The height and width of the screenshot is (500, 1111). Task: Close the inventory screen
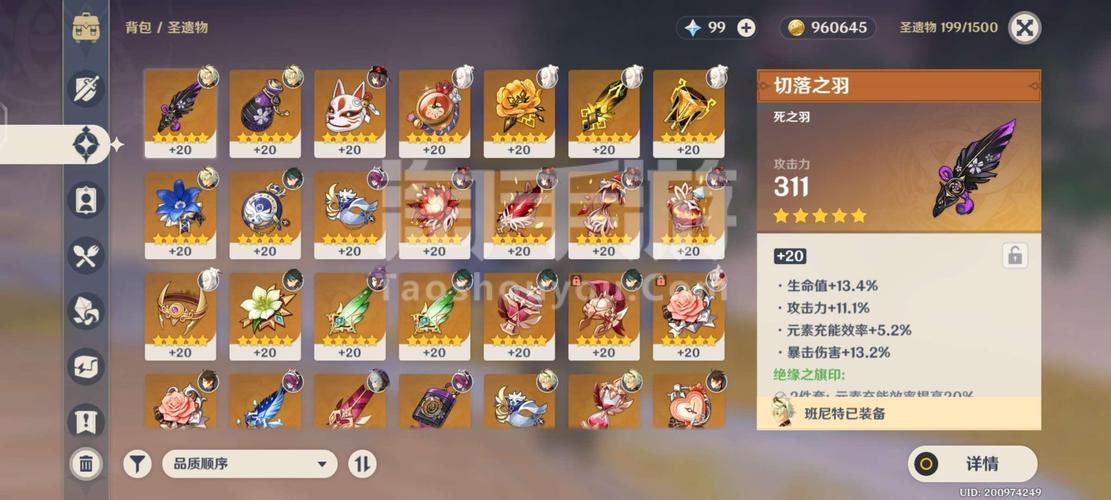(1024, 28)
